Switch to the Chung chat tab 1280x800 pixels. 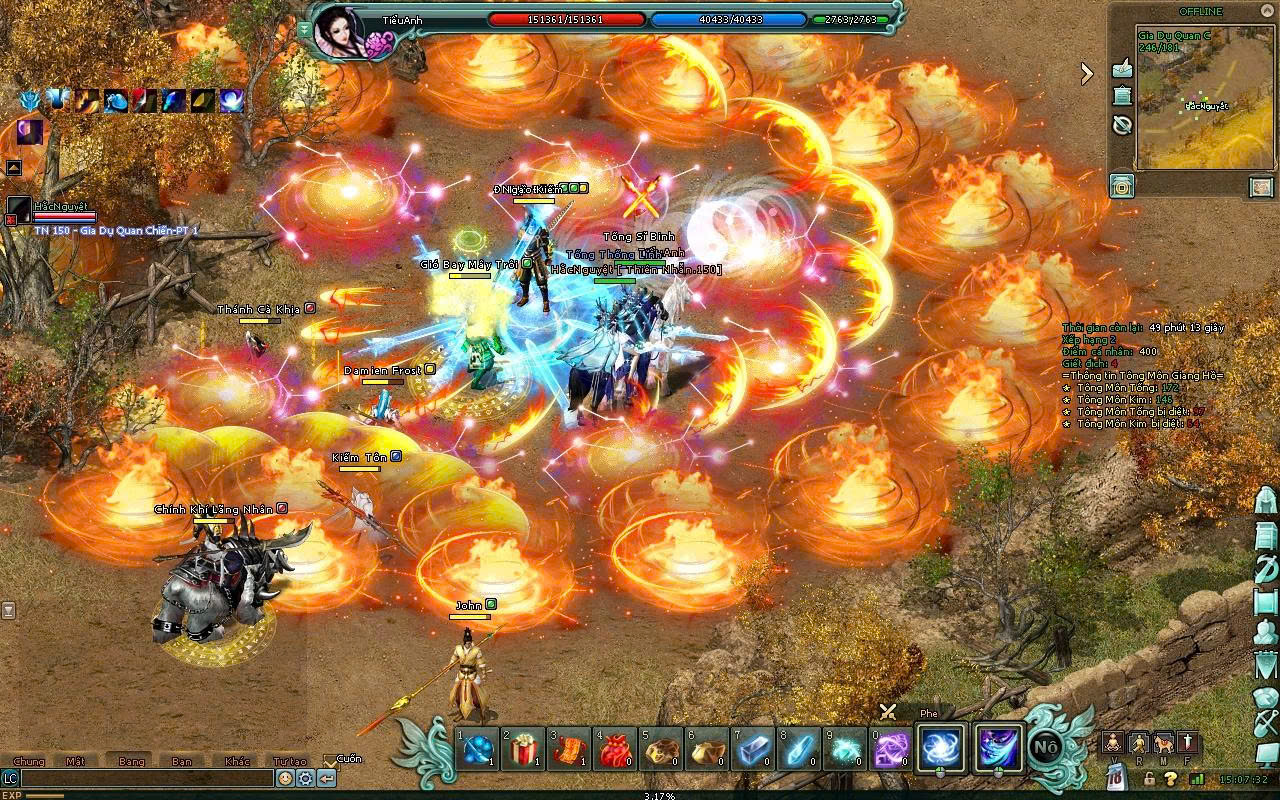pyautogui.click(x=29, y=761)
